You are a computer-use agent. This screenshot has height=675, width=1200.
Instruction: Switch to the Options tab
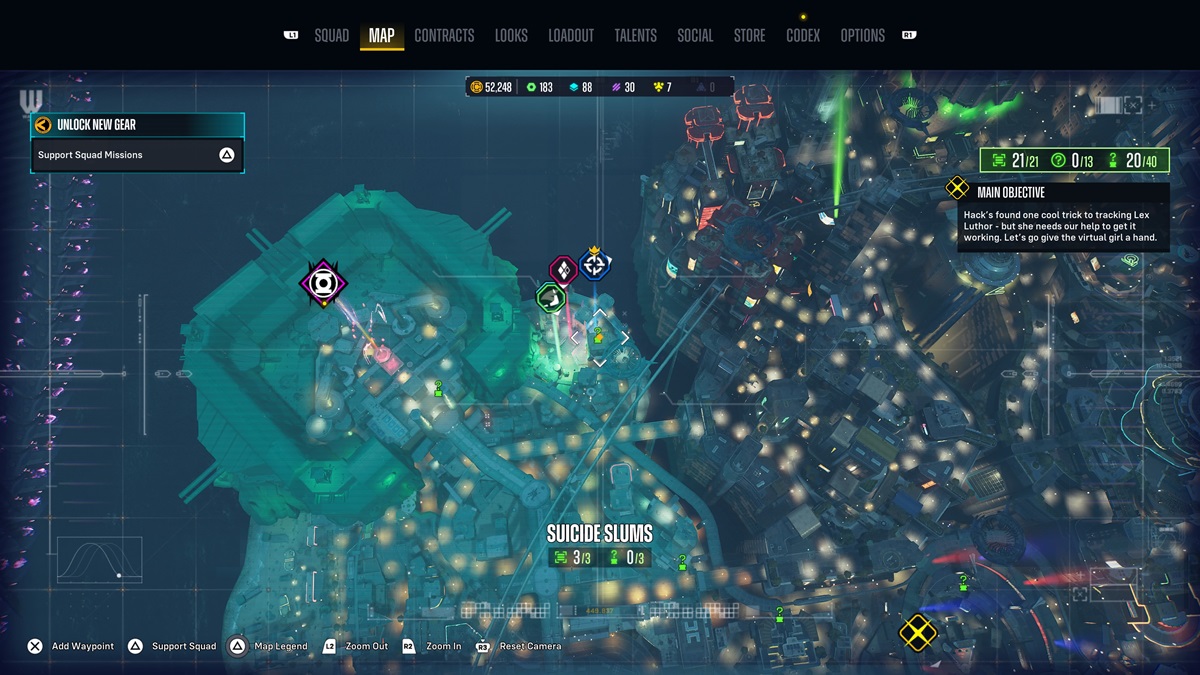[862, 36]
